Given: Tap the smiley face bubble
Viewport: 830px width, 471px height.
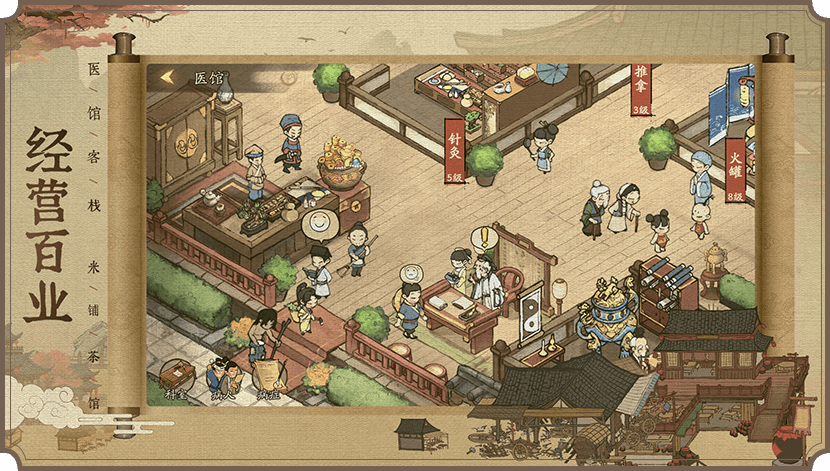Looking at the screenshot, I should pos(316,221).
